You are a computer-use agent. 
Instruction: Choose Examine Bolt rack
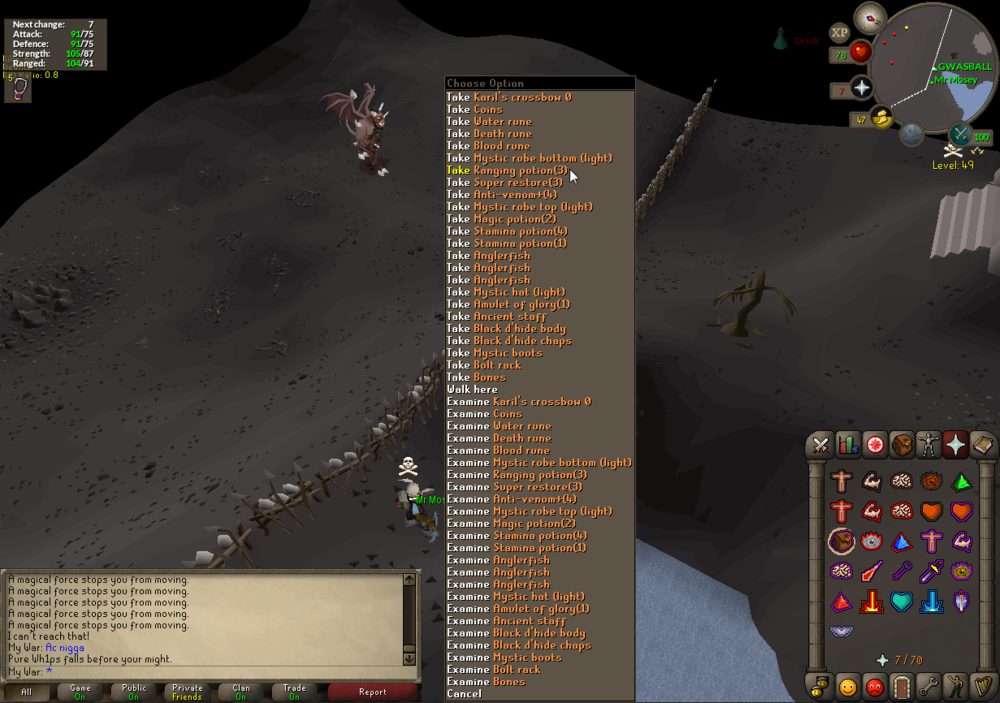(x=494, y=669)
